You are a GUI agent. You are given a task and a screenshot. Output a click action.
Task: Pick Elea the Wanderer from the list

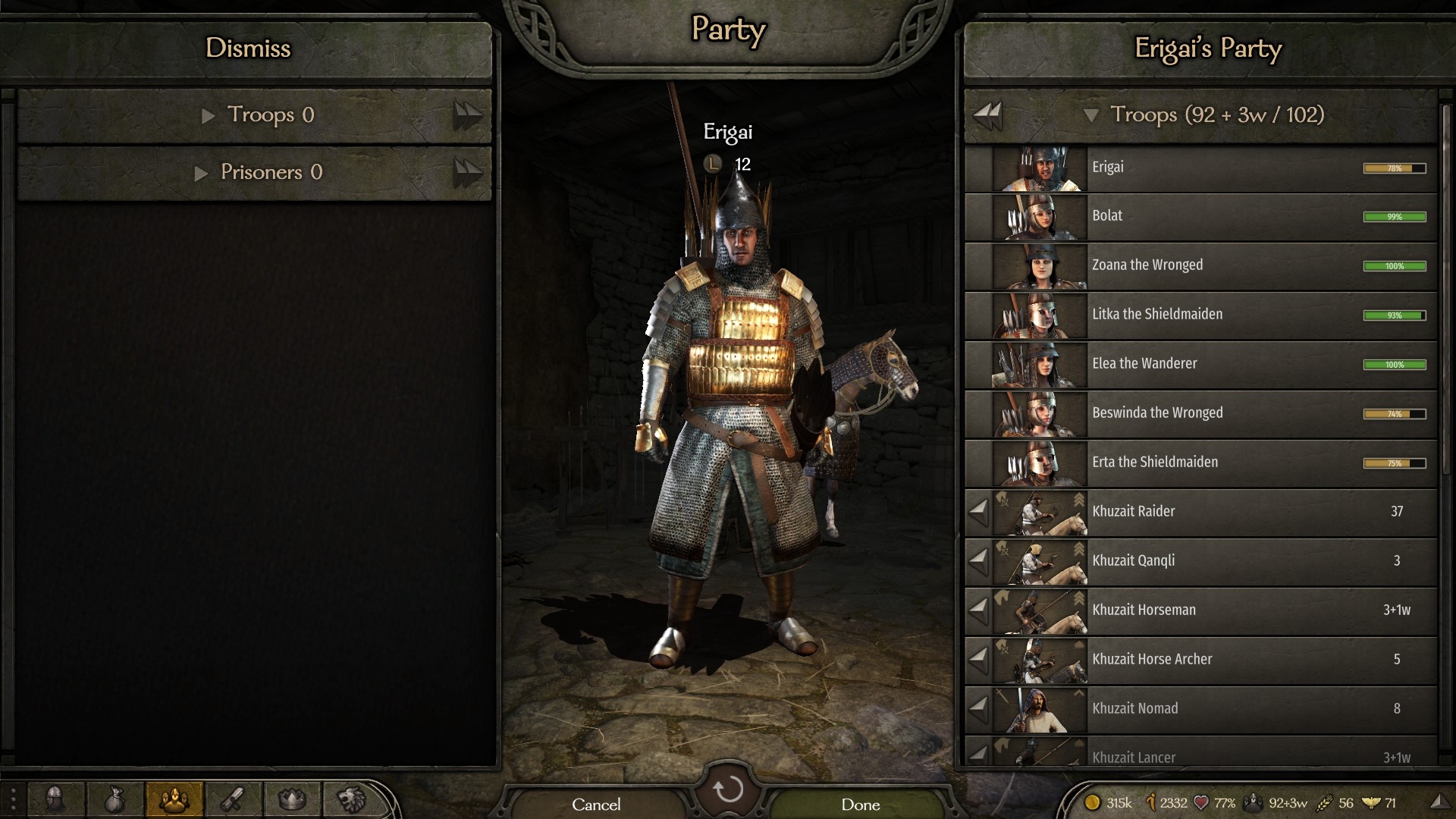tap(1213, 364)
